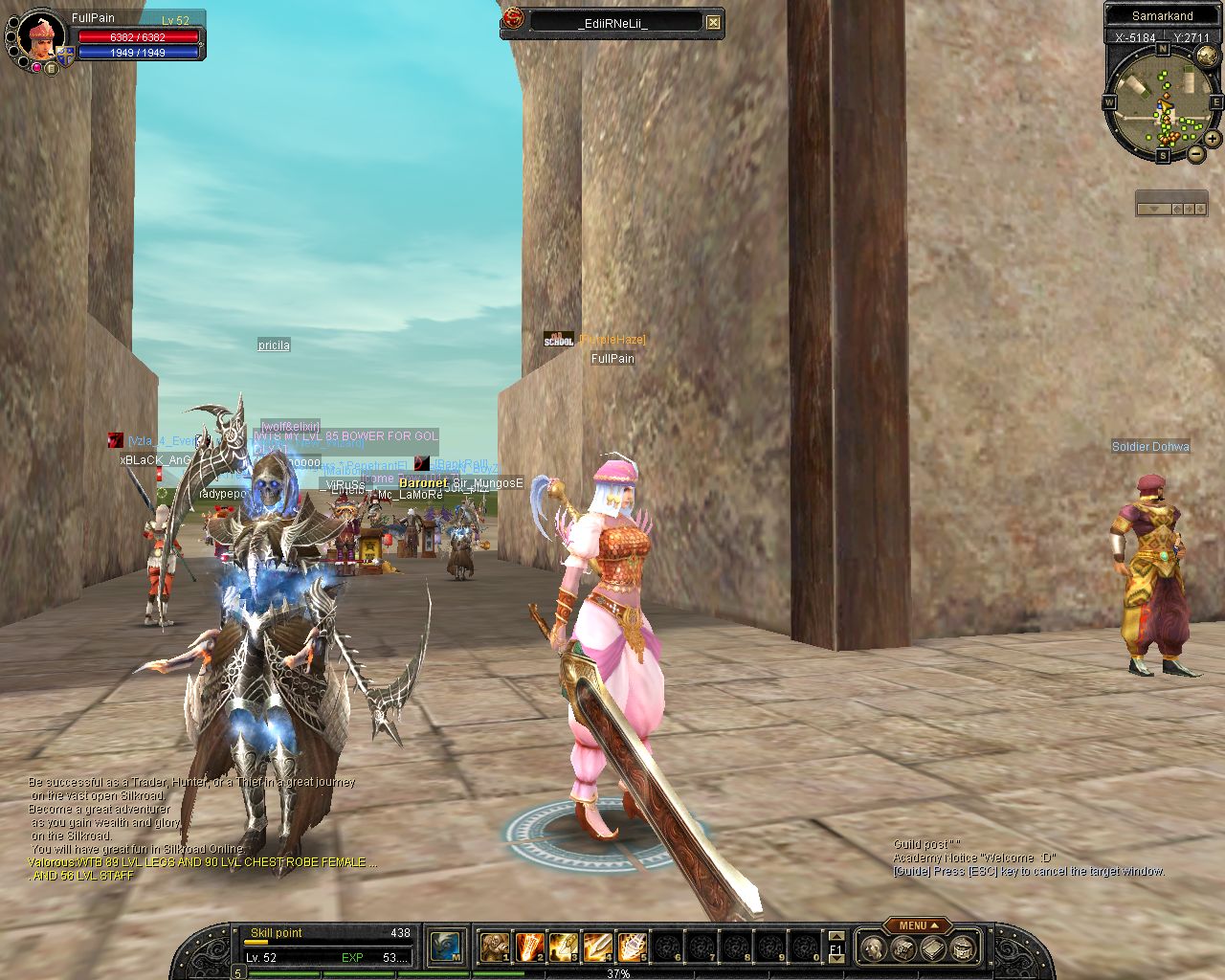The image size is (1225, 980).
Task: Activate hotbar skill in slot 1
Action: coord(494,947)
